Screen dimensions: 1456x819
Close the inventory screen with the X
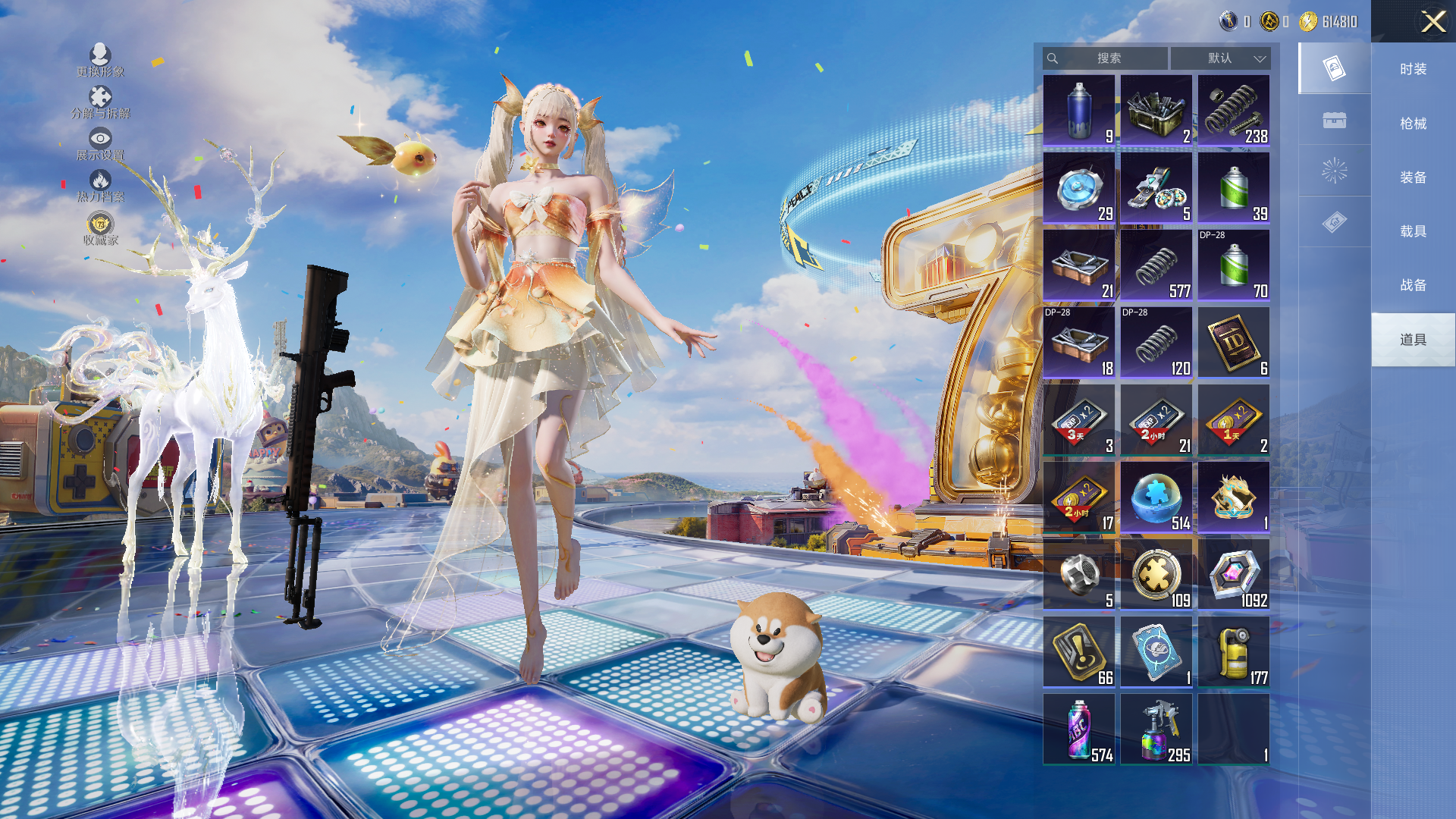(x=1432, y=21)
